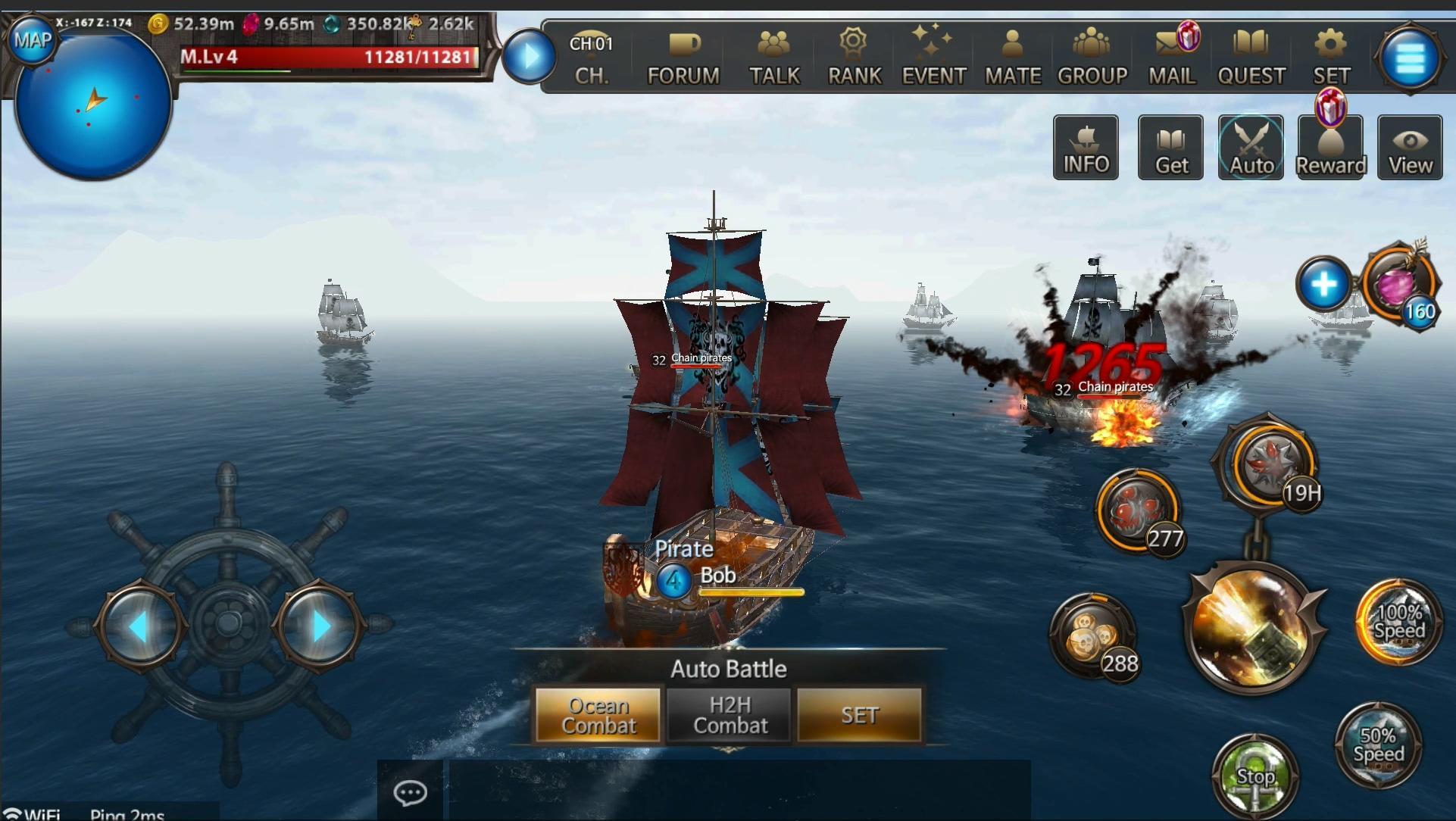This screenshot has height=821, width=1456.
Task: Expand skills with the blue plus button
Action: [x=1324, y=283]
